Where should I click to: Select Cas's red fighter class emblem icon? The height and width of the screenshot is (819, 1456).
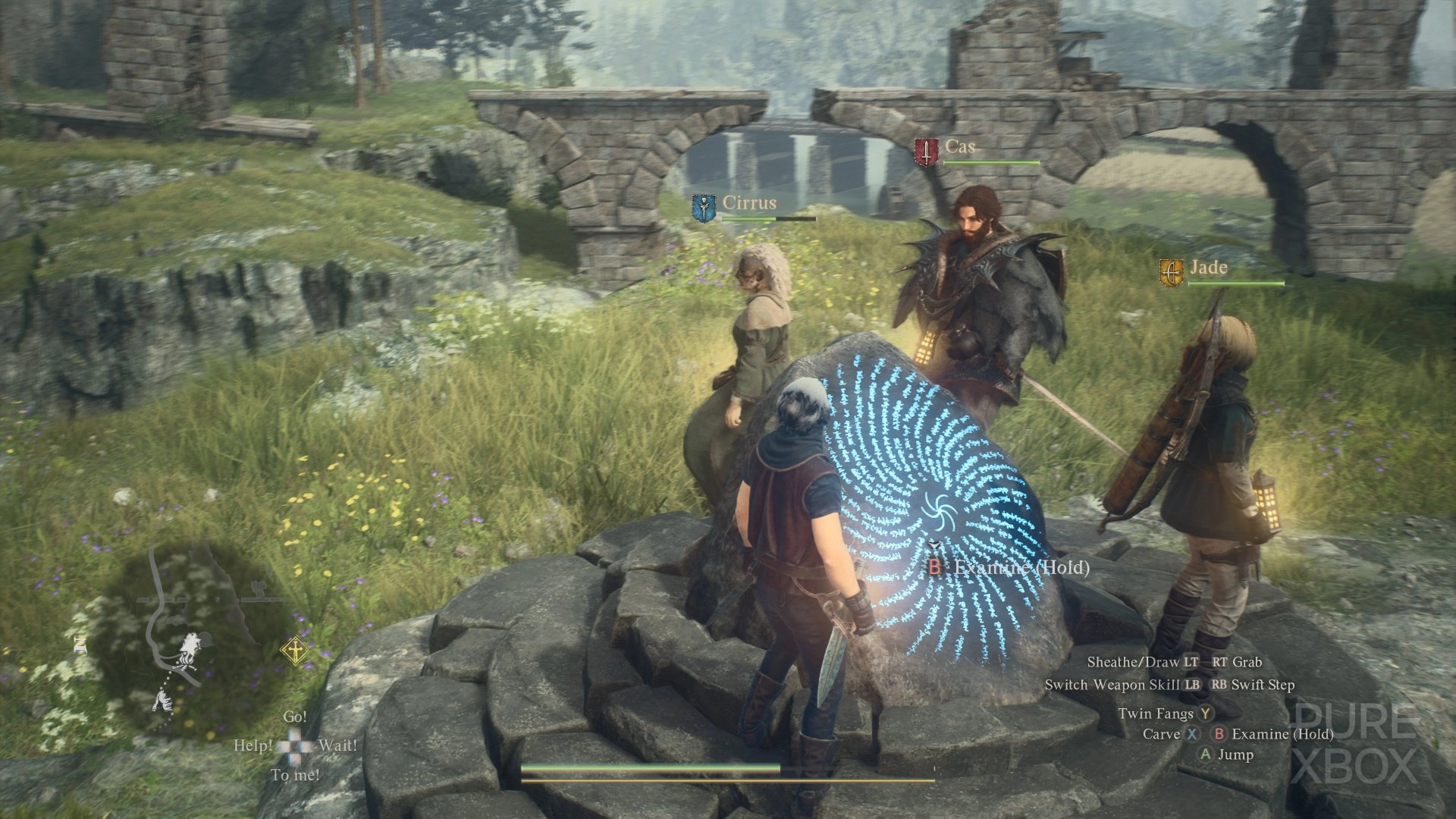tap(928, 149)
